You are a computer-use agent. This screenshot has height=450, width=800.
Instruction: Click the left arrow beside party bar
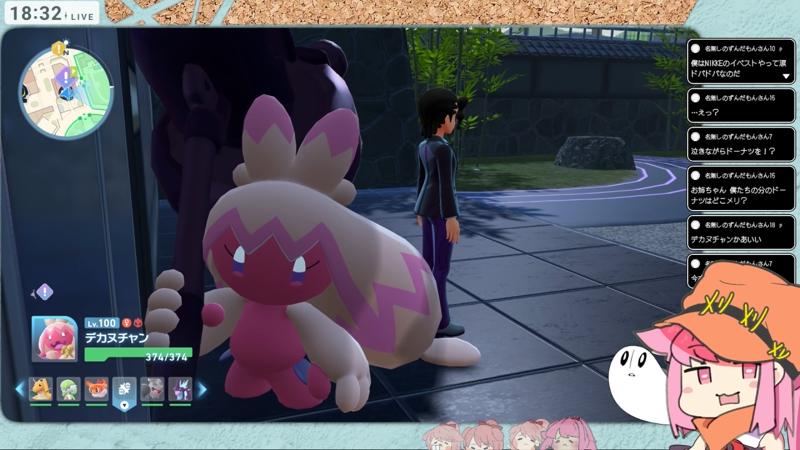[x=19, y=389]
